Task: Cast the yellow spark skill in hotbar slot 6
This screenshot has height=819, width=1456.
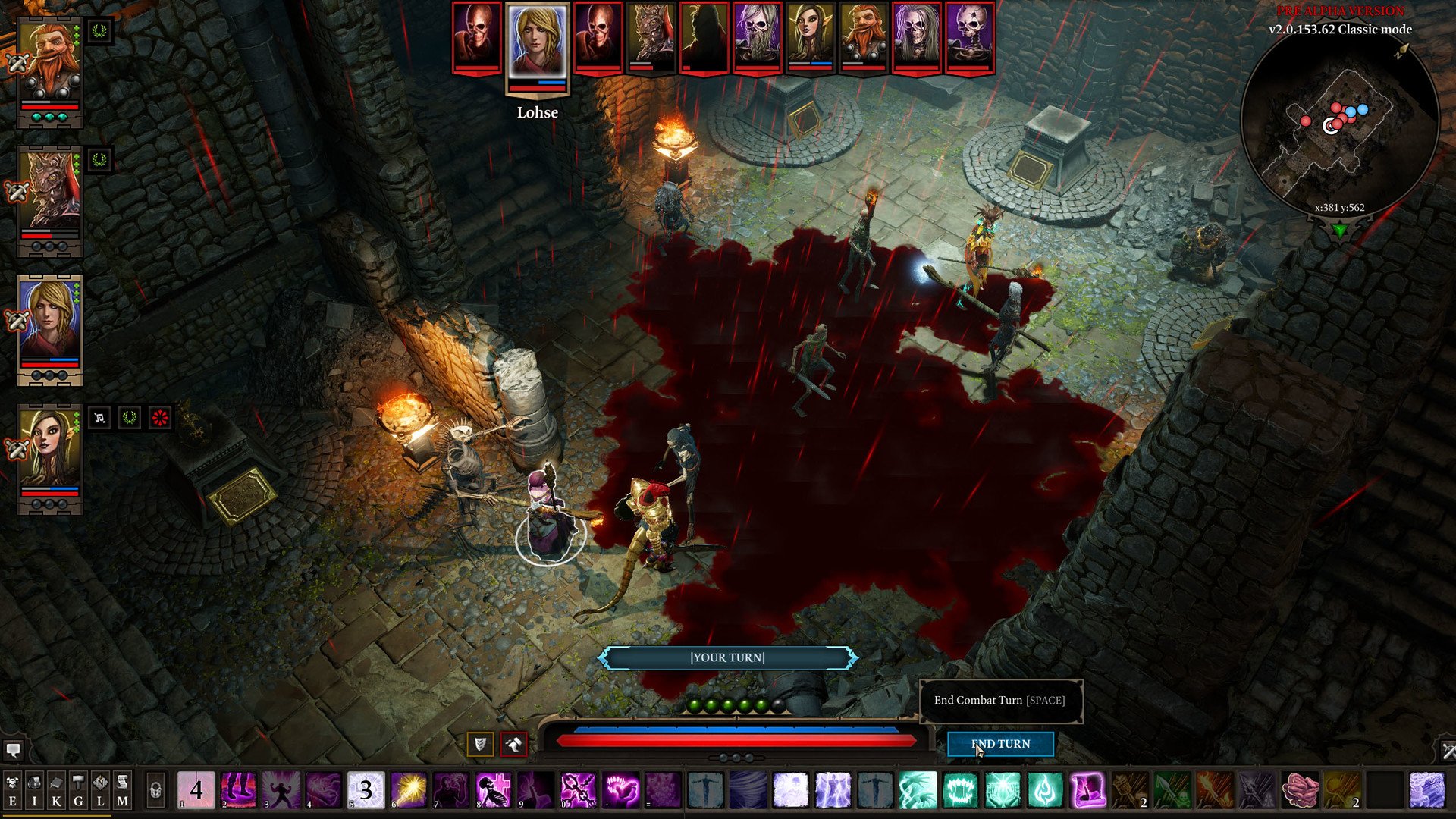Action: pos(409,789)
